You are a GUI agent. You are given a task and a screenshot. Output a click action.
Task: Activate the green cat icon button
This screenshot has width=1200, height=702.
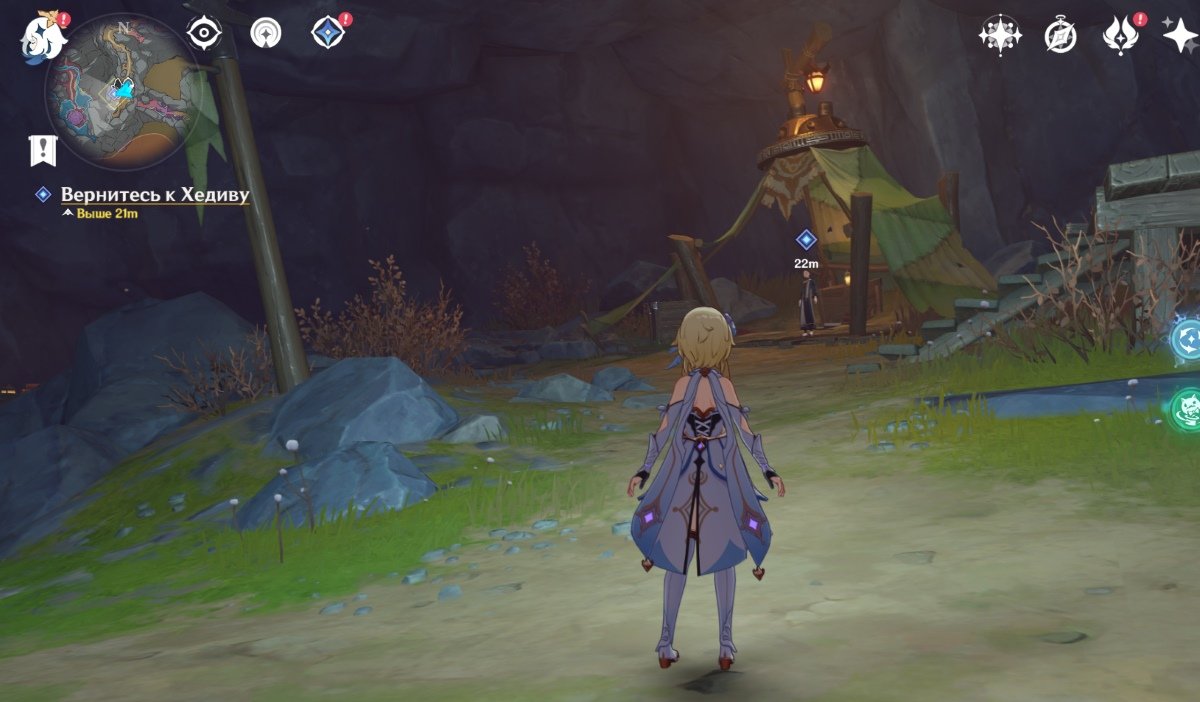click(1187, 410)
